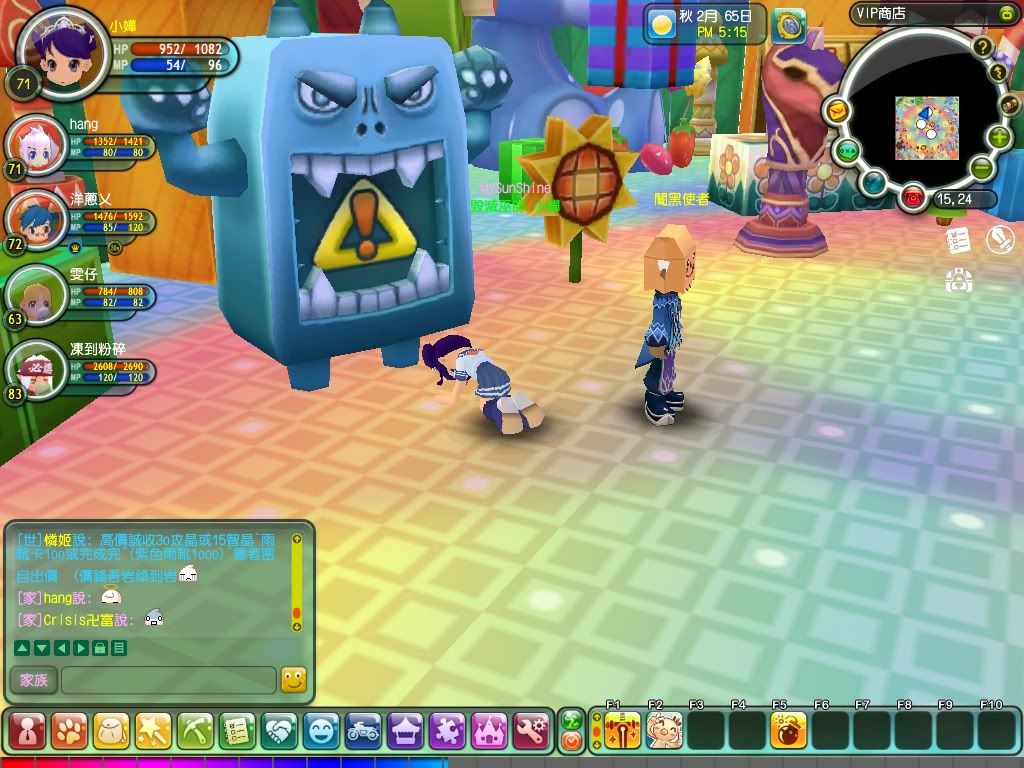Open the wrench settings menu
The width and height of the screenshot is (1024, 768).
coord(531,731)
